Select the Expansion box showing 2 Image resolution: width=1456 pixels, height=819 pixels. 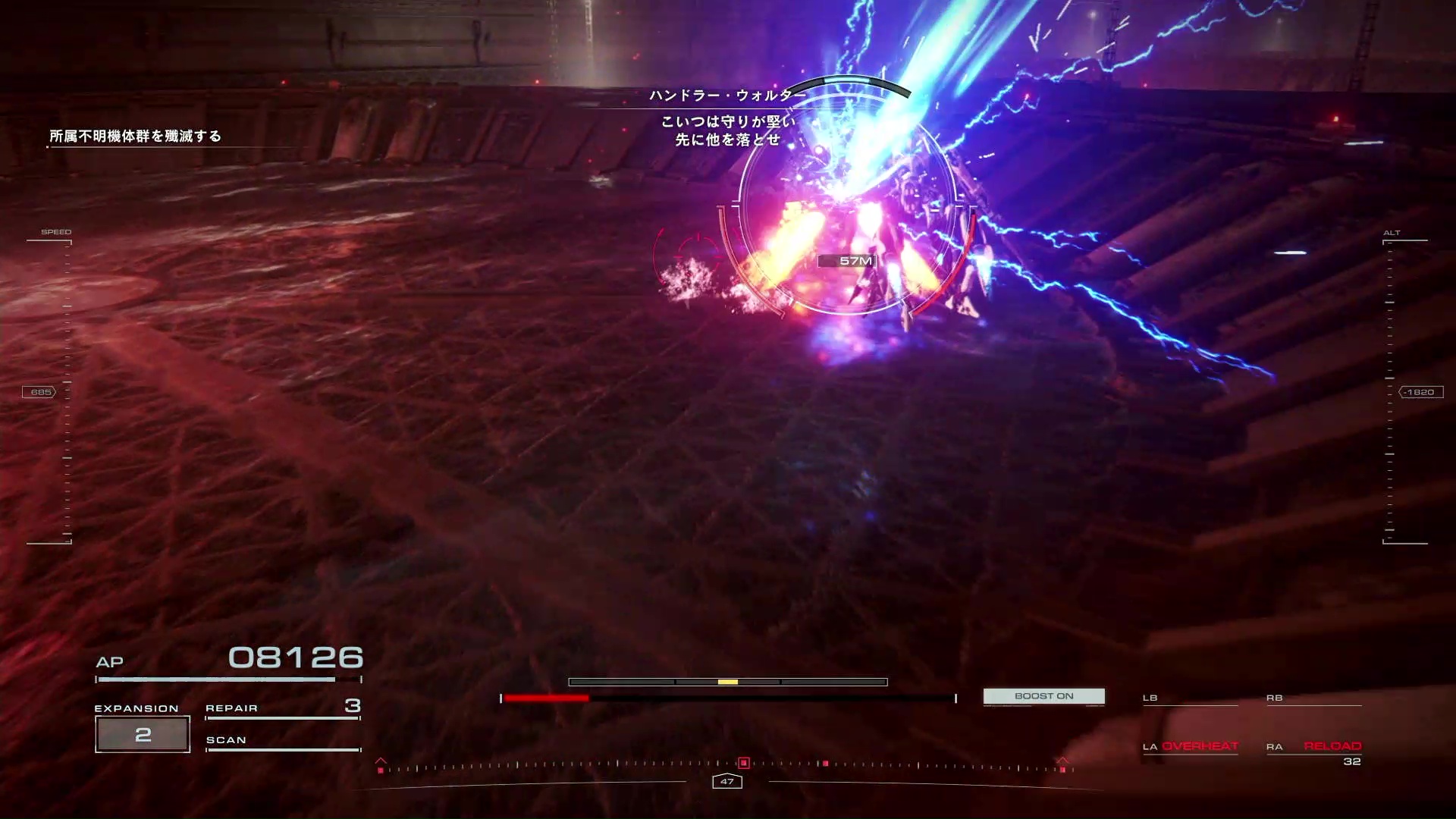click(x=143, y=734)
